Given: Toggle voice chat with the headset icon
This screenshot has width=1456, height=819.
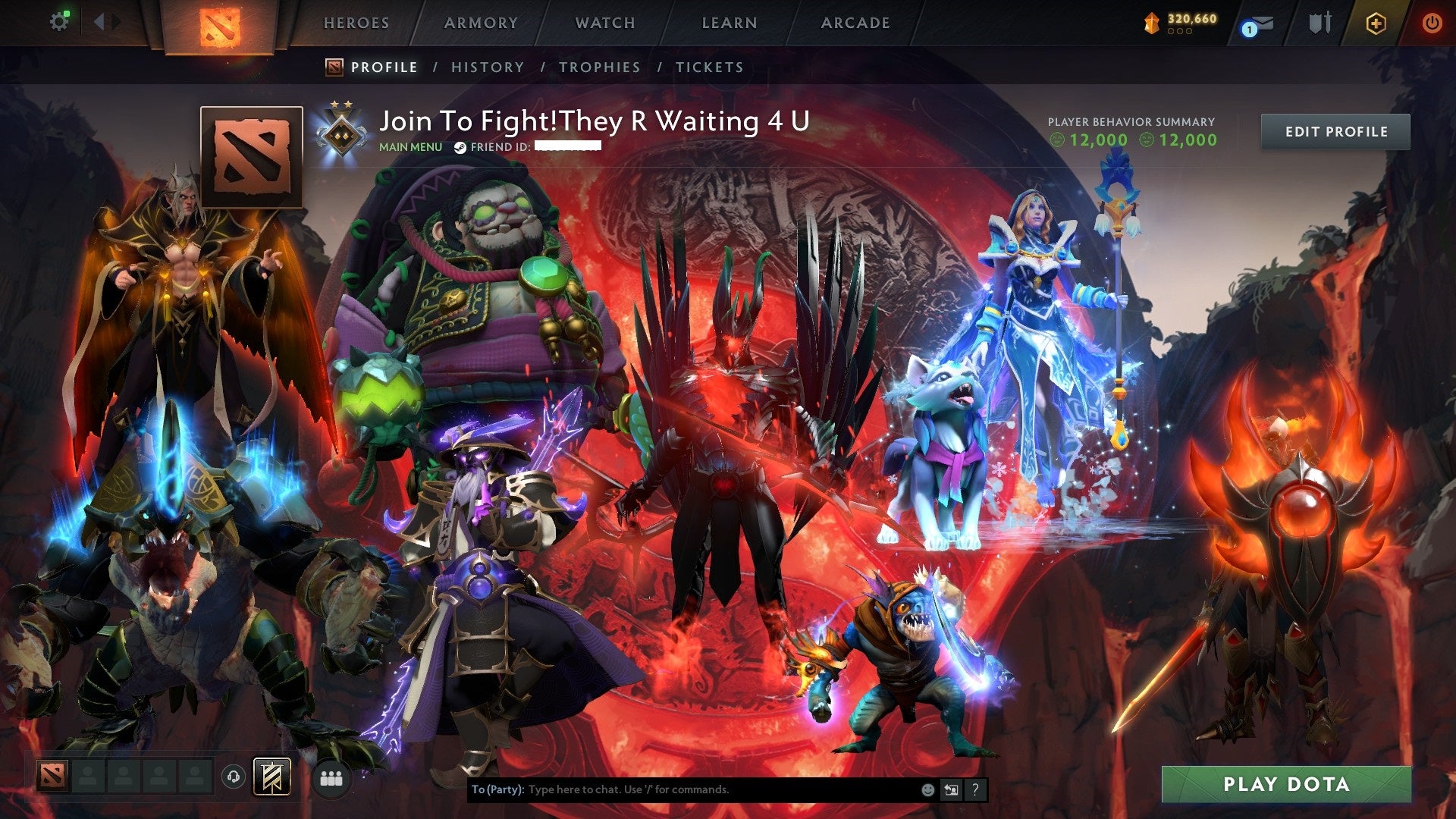Looking at the screenshot, I should (235, 777).
